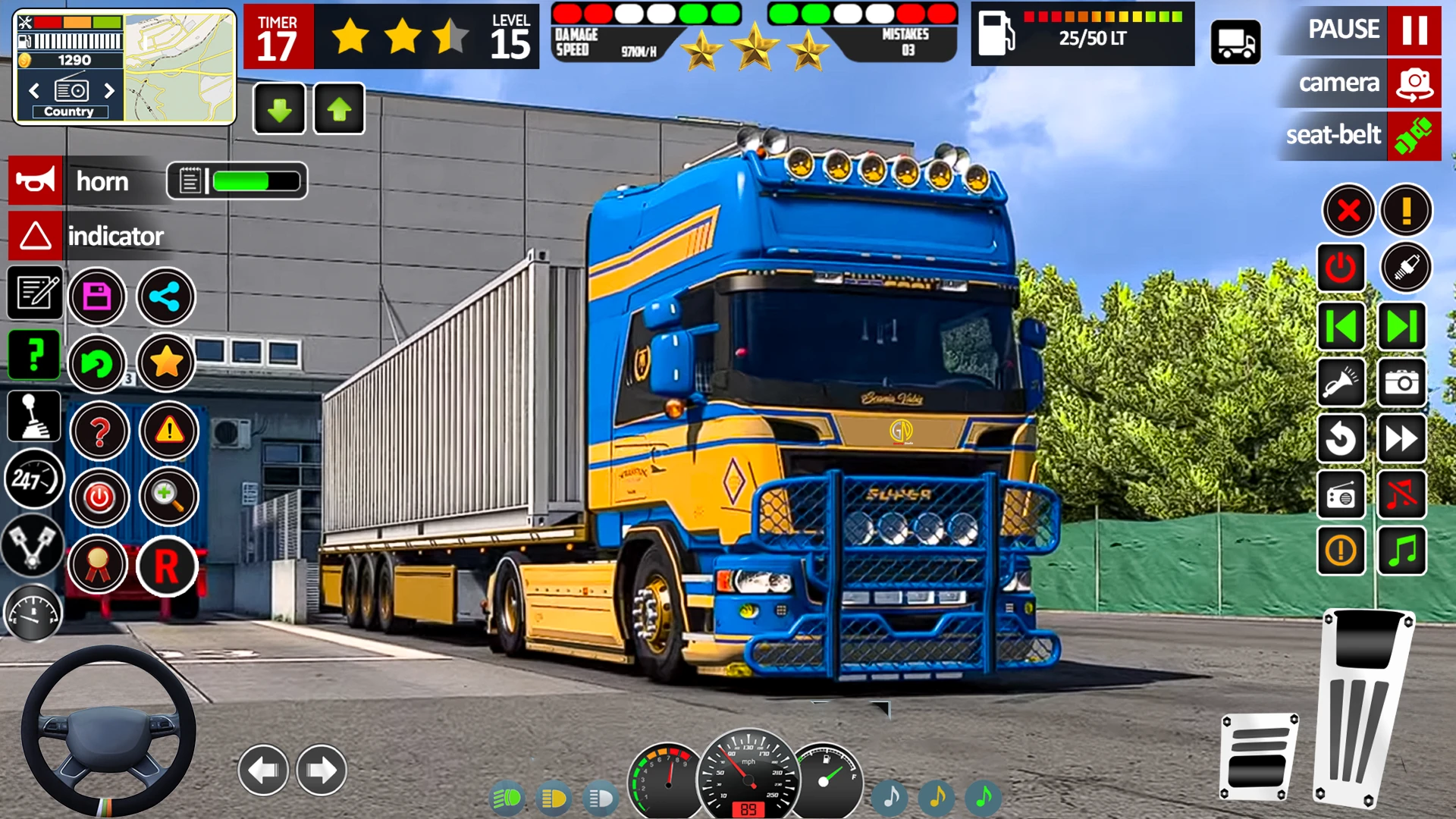The width and height of the screenshot is (1456, 819).
Task: Fasten the seat-belt
Action: point(1414,136)
